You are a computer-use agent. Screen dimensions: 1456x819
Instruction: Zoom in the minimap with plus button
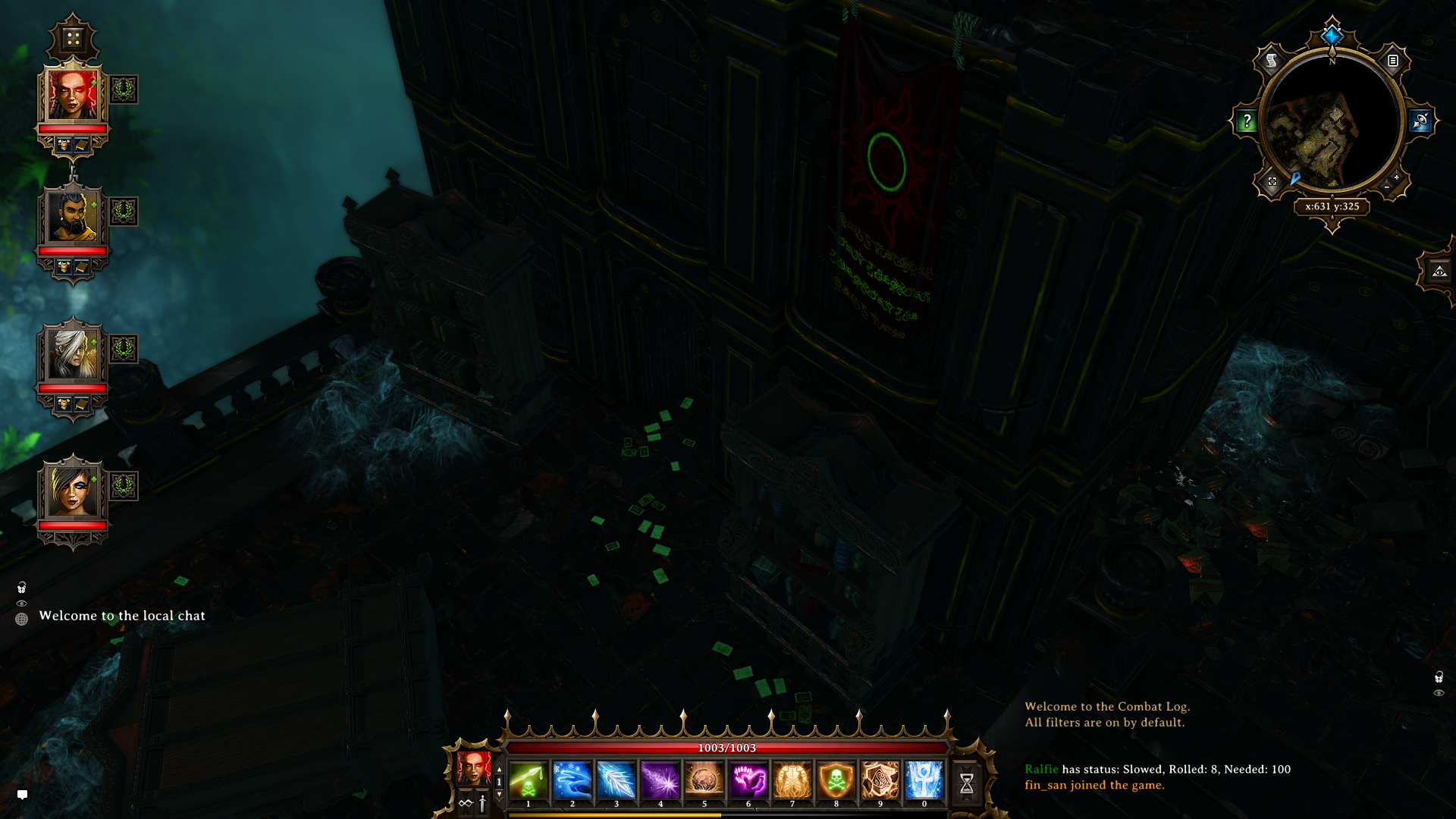pyautogui.click(x=1397, y=177)
